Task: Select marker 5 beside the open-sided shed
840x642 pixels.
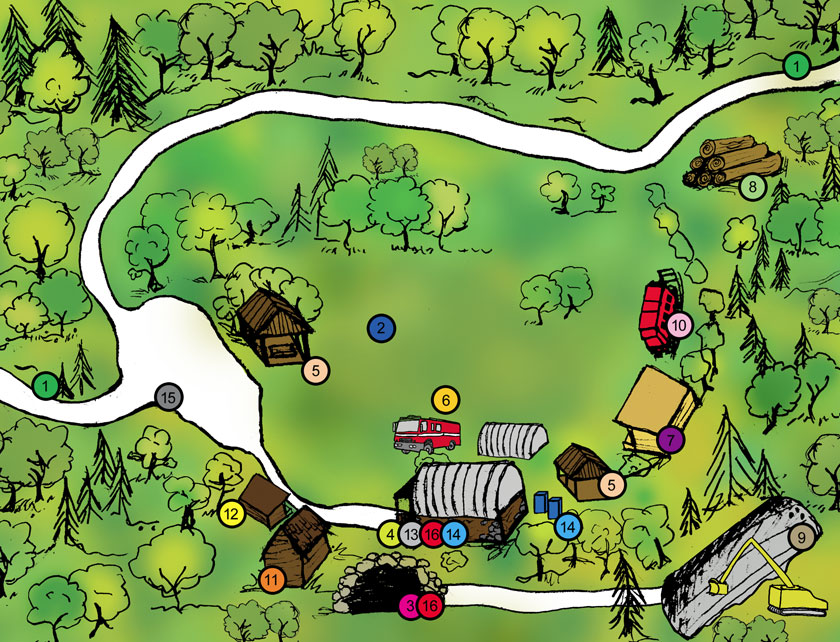Action: (315, 370)
